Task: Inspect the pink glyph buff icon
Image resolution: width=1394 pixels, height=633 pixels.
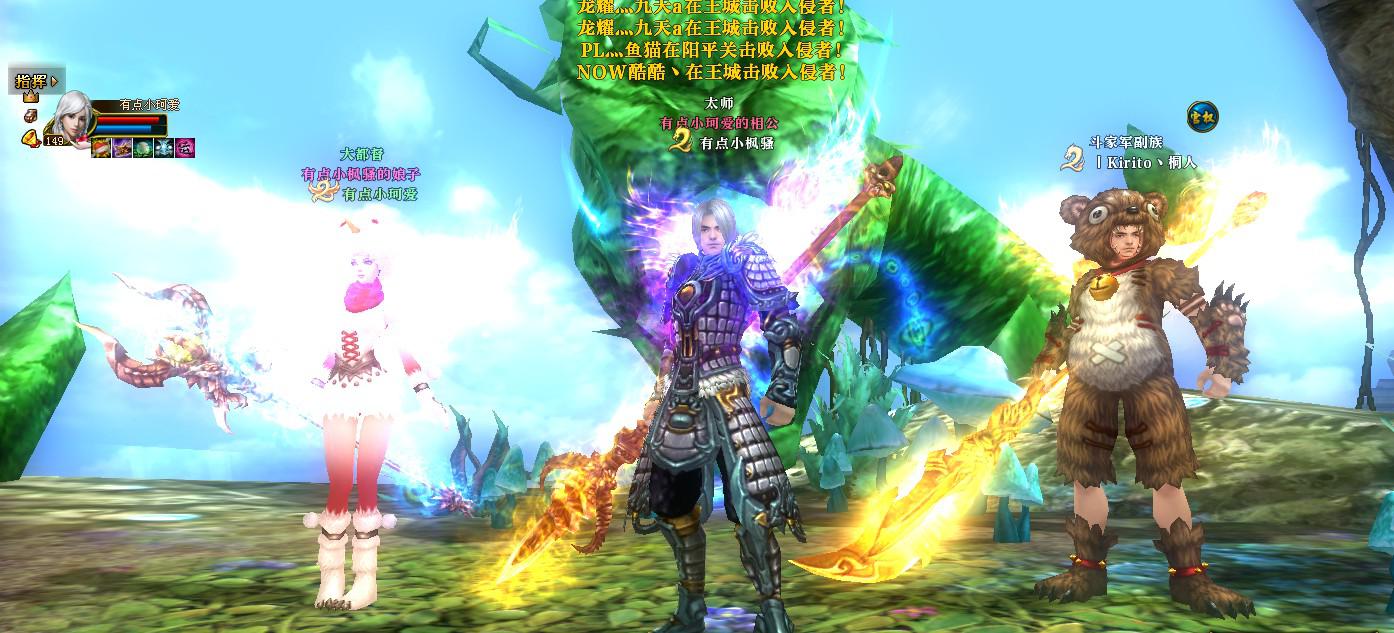Action: click(x=185, y=148)
